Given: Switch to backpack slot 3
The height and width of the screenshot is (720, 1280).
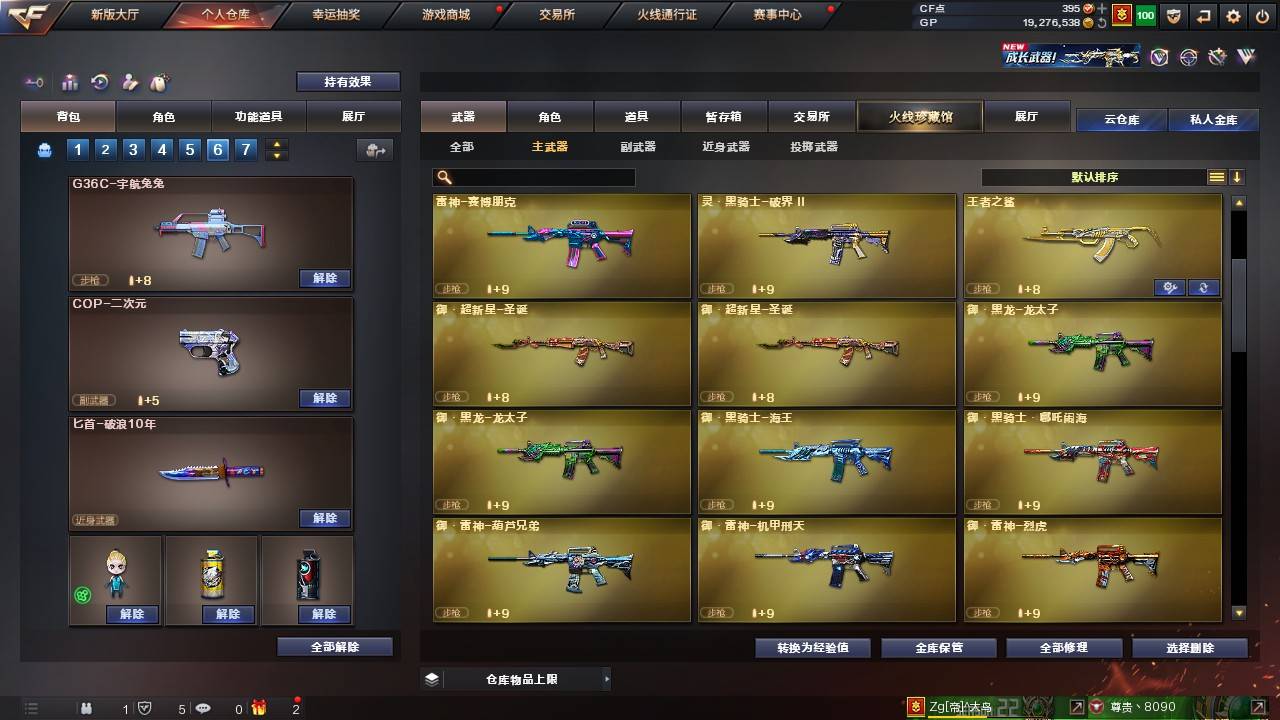Looking at the screenshot, I should [x=132, y=149].
